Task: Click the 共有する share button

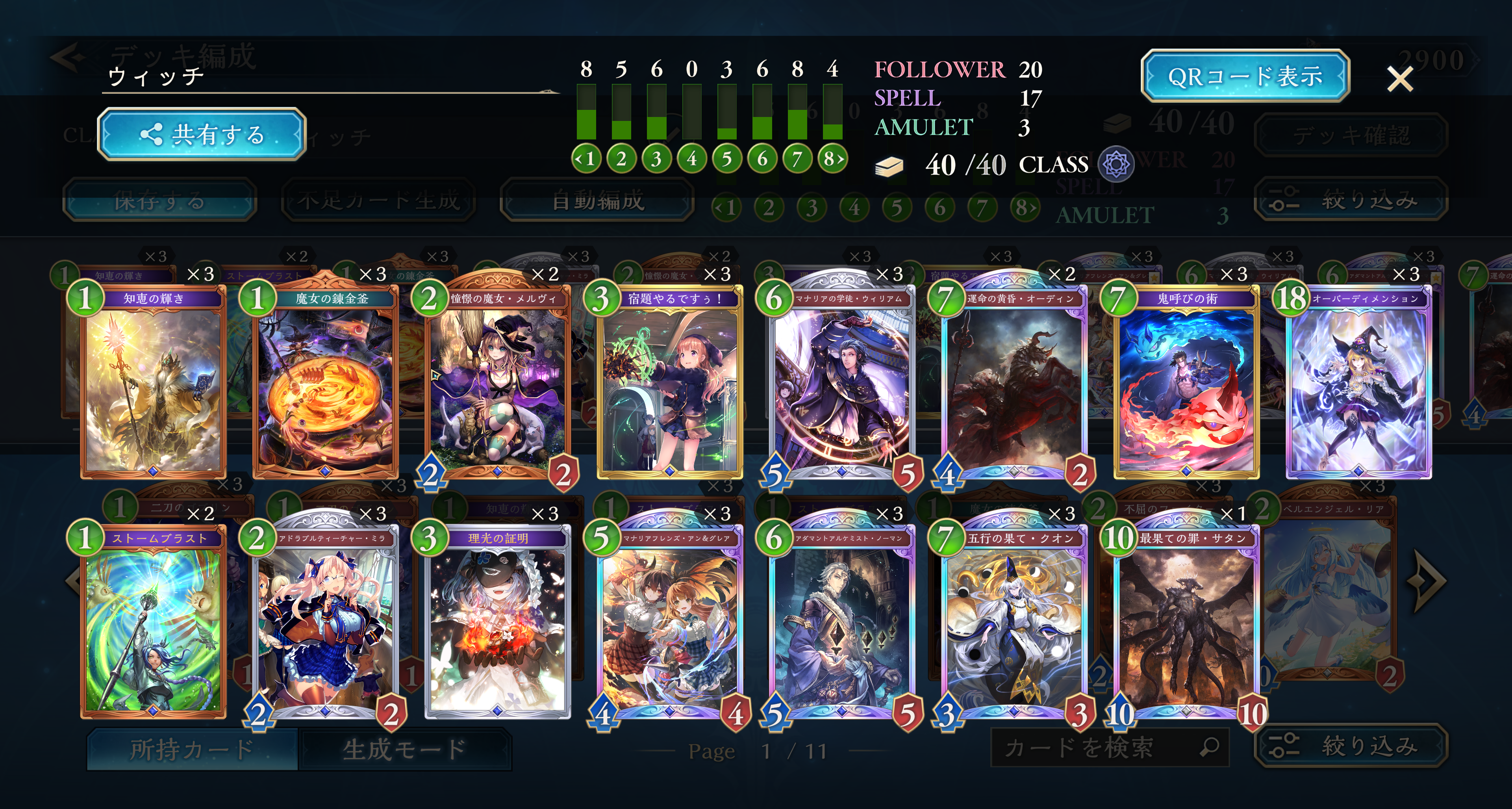Action: [201, 134]
